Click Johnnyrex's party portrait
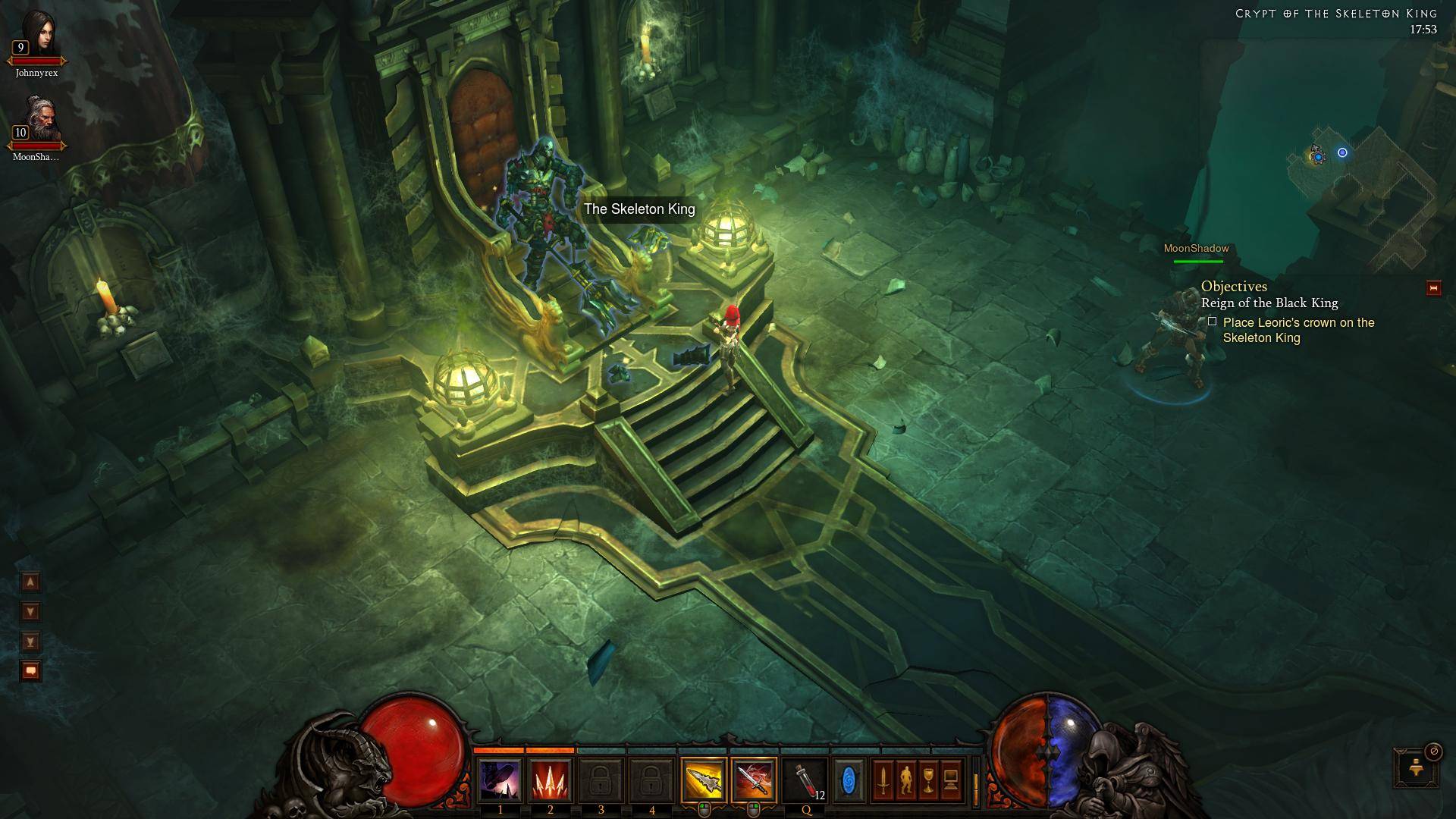The width and height of the screenshot is (1456, 819). point(36,38)
